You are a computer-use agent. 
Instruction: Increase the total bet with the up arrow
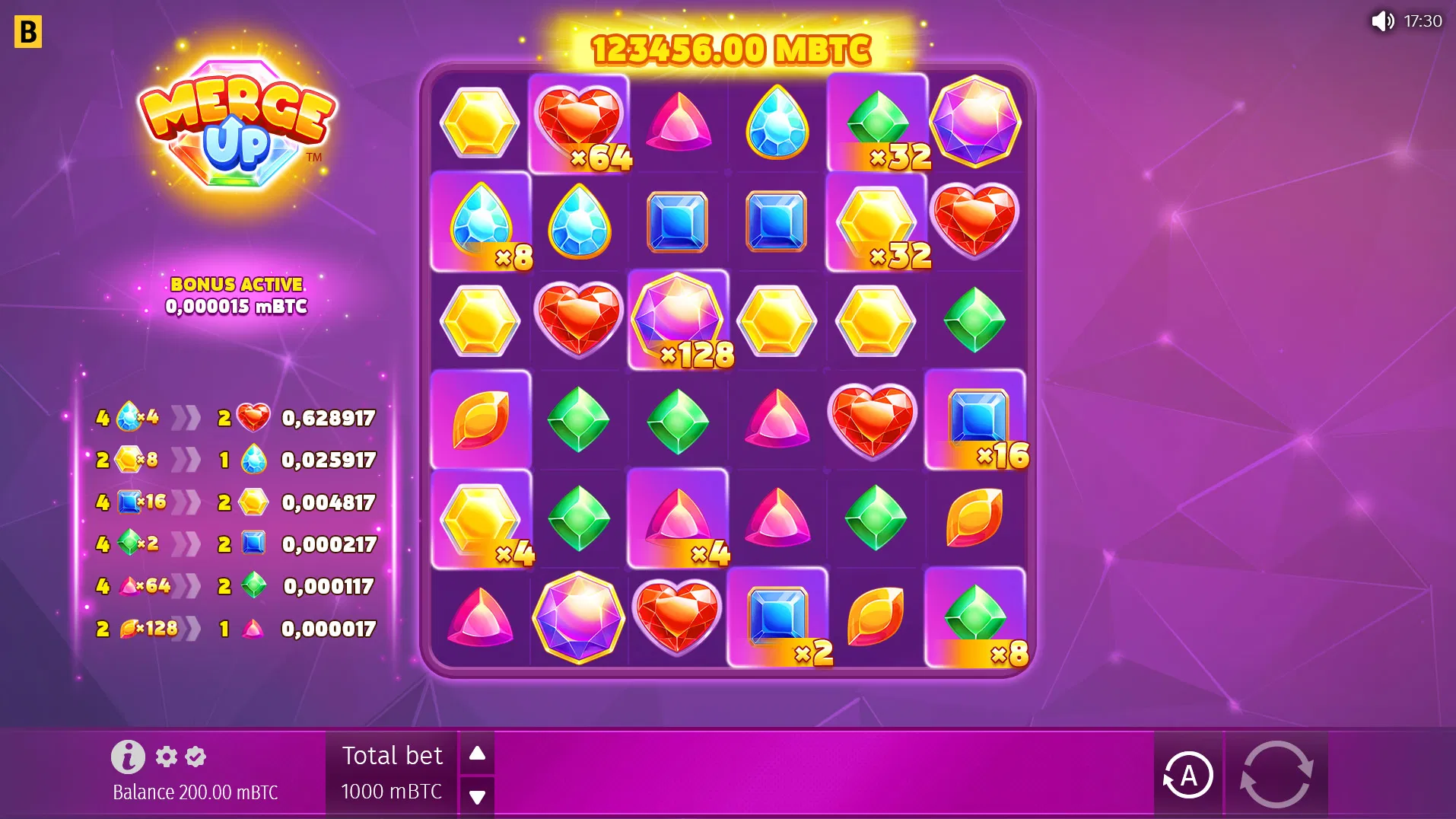pyautogui.click(x=477, y=754)
